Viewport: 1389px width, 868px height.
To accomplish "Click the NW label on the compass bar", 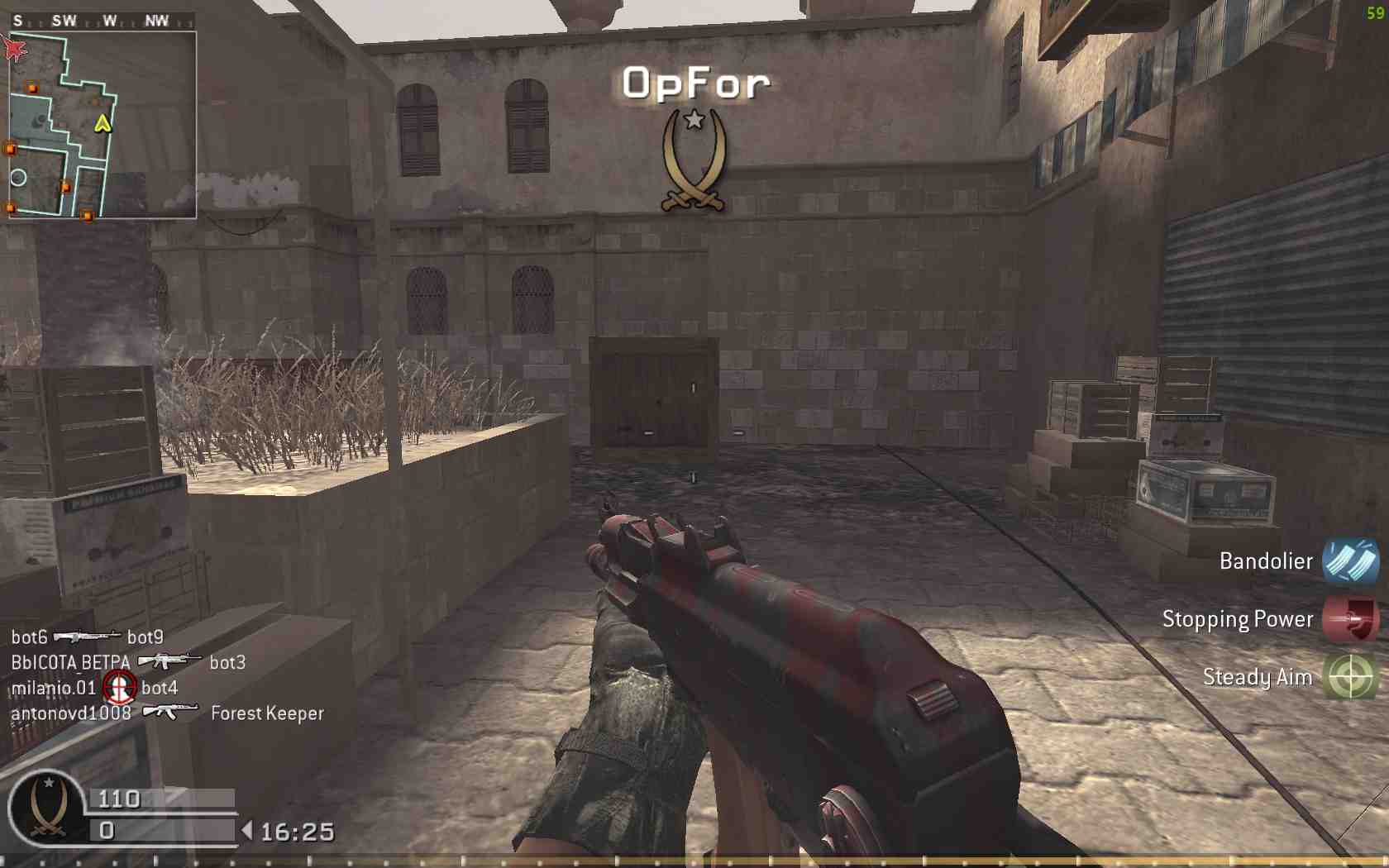I will pos(157,20).
